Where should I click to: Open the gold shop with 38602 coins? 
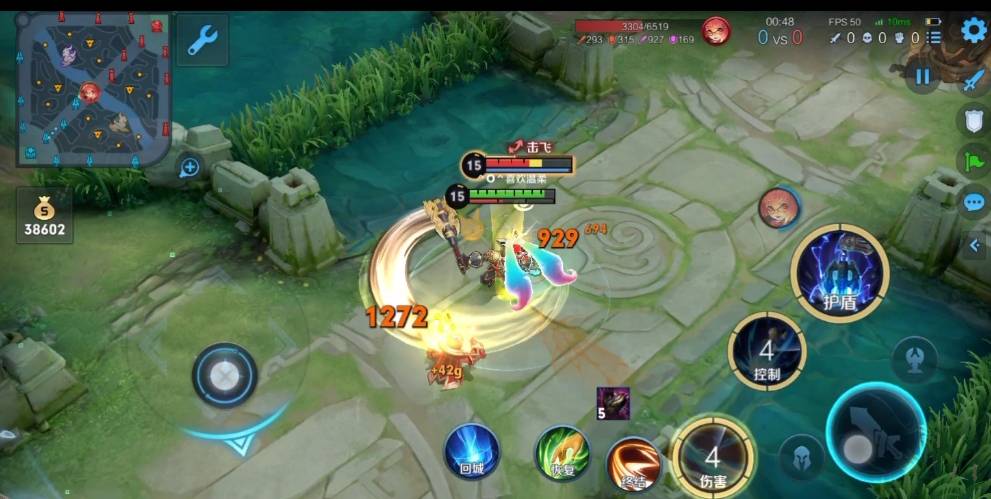(x=44, y=215)
